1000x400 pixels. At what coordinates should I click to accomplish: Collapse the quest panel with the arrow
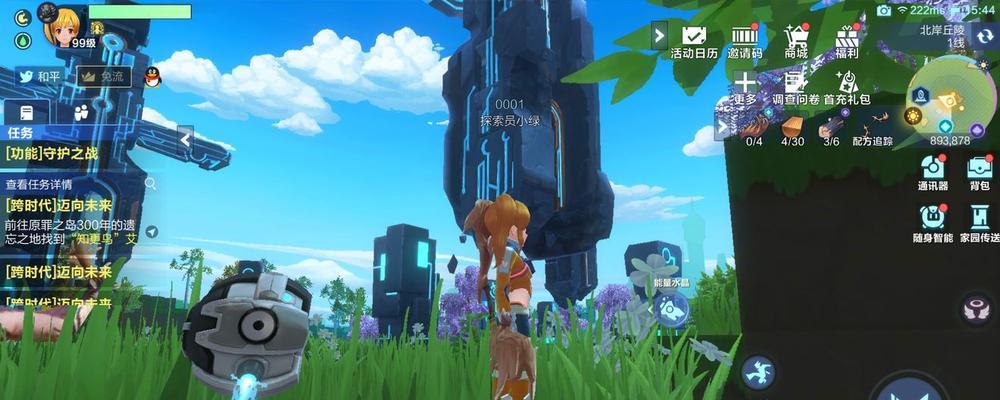point(186,141)
